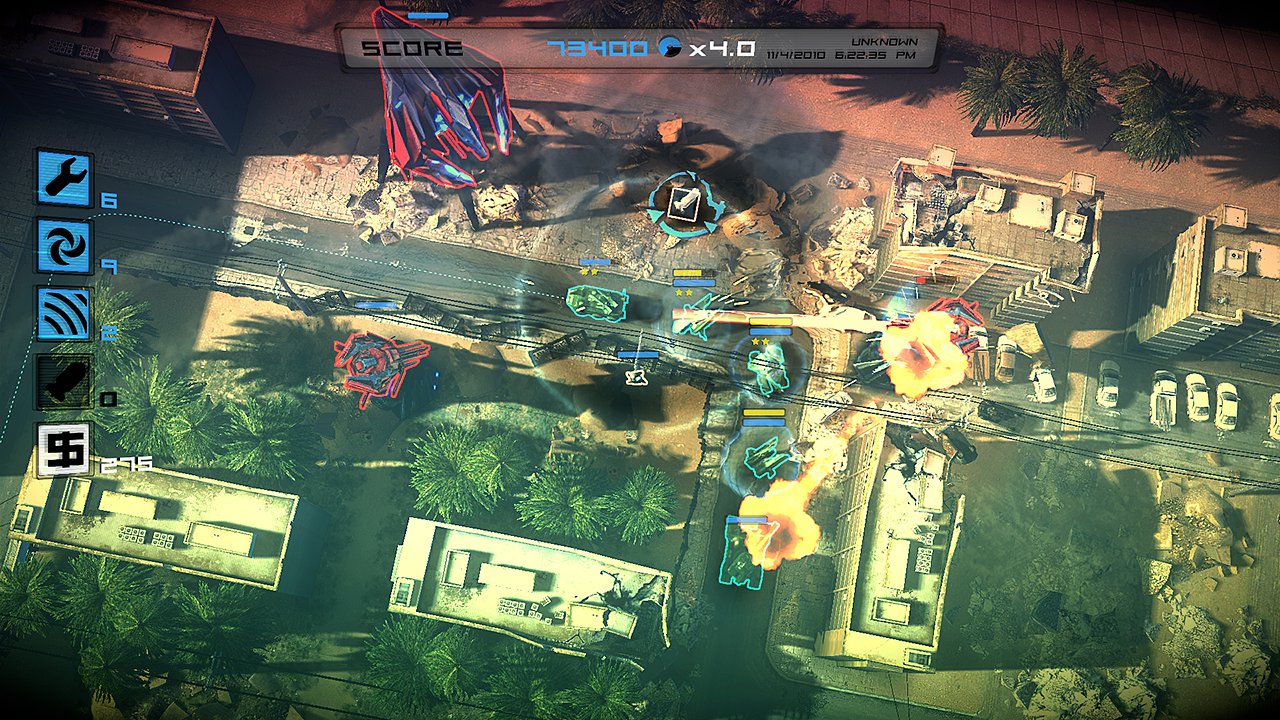The width and height of the screenshot is (1280, 720).
Task: Select the wrench Repair ability
Action: [65, 178]
